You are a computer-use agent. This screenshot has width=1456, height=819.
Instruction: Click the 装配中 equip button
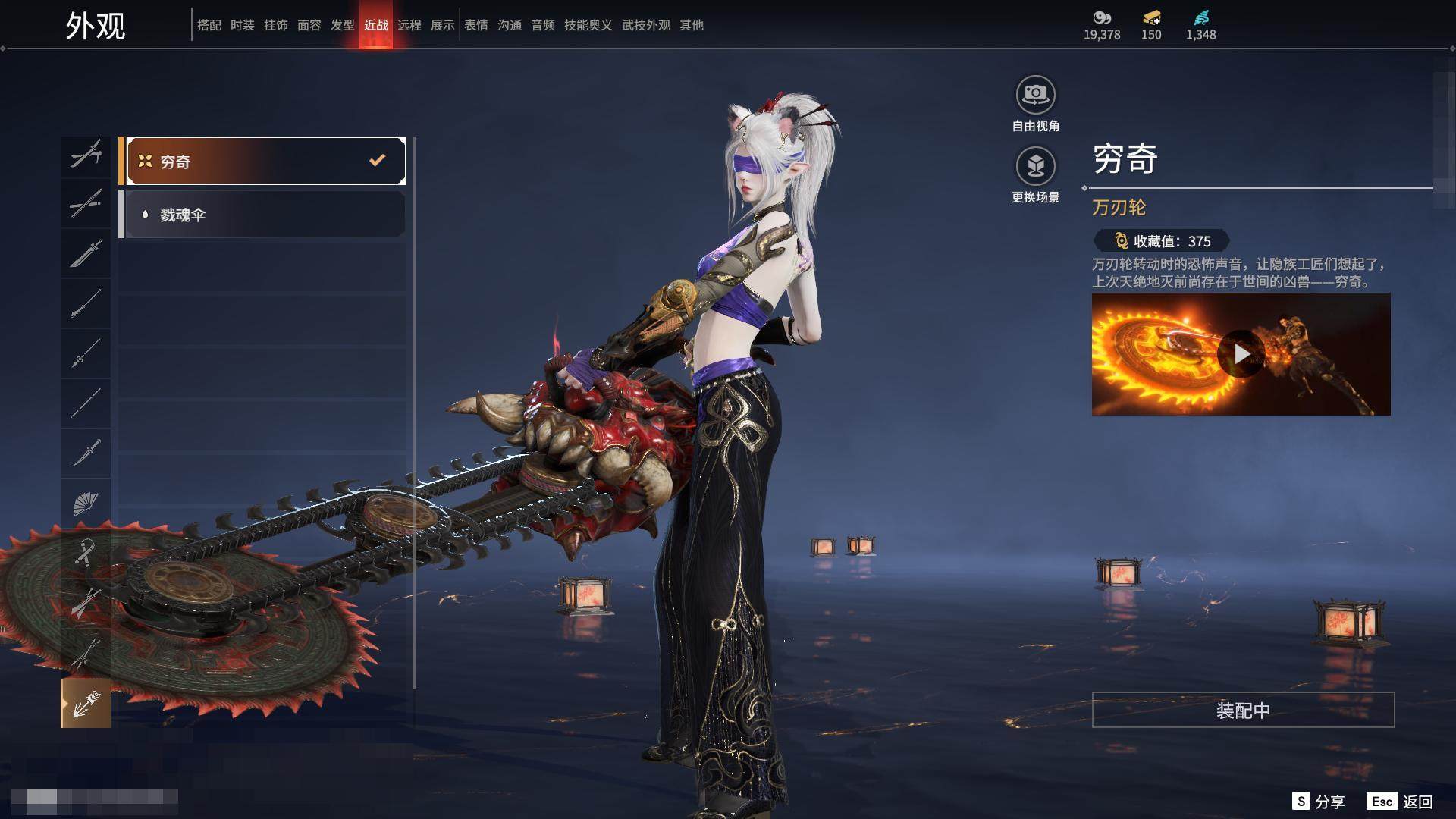pos(1243,710)
